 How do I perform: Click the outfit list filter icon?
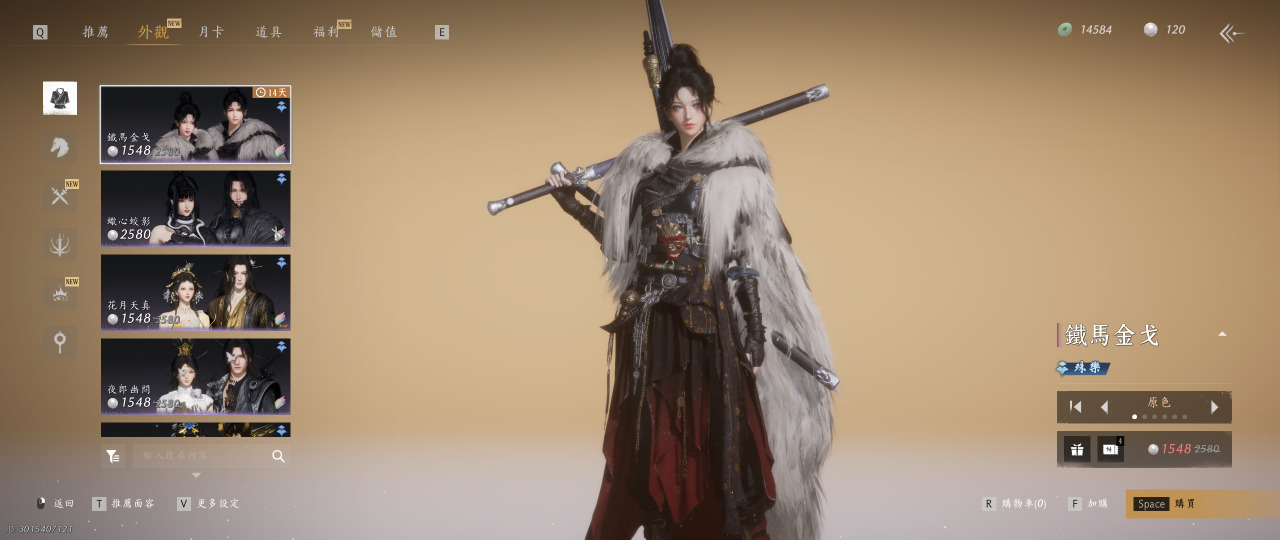(113, 456)
